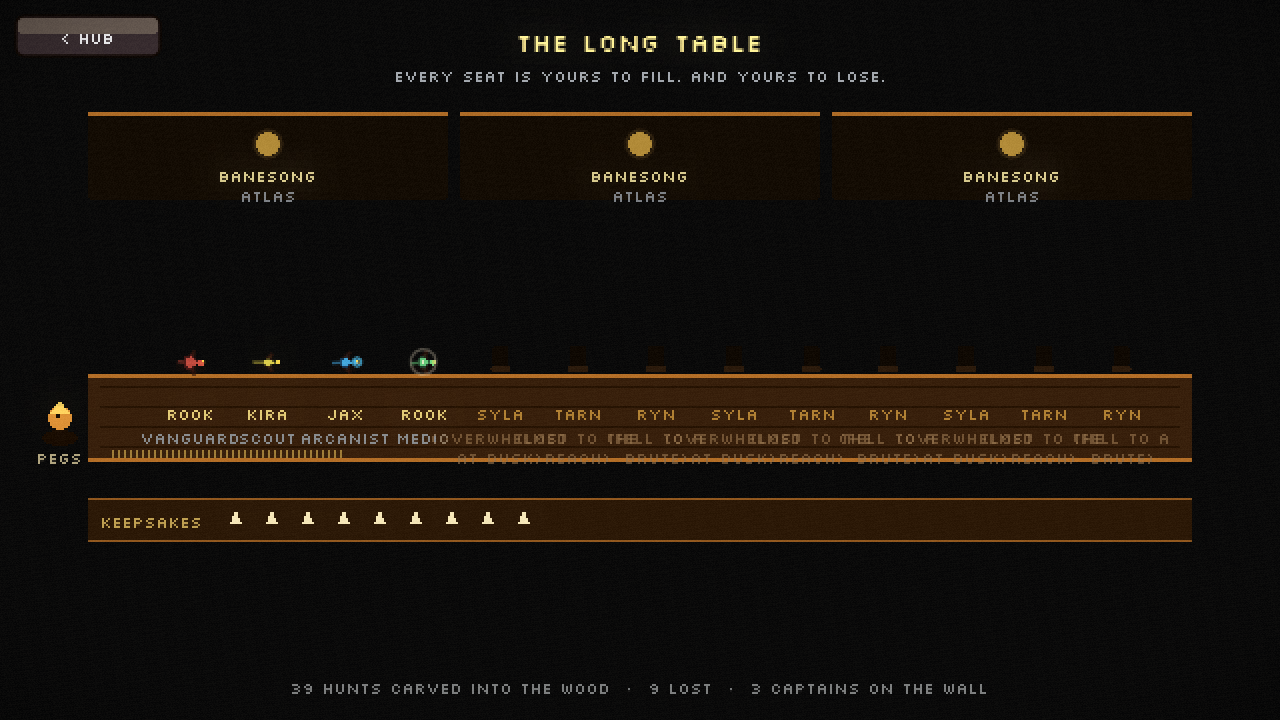Select the yellow peg above Kira's name

pyautogui.click(x=265, y=361)
